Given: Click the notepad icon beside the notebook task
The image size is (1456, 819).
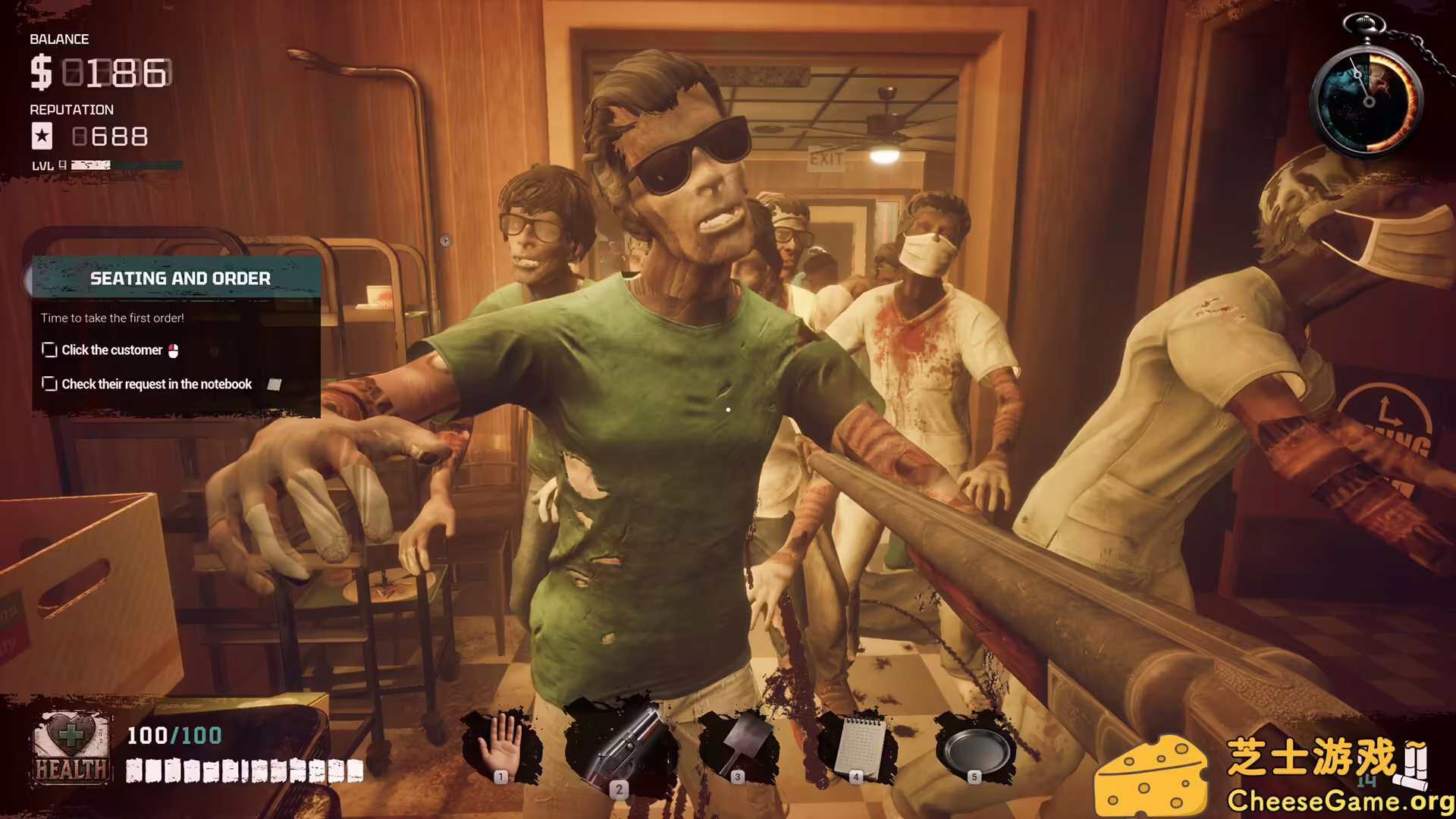Looking at the screenshot, I should click(274, 384).
